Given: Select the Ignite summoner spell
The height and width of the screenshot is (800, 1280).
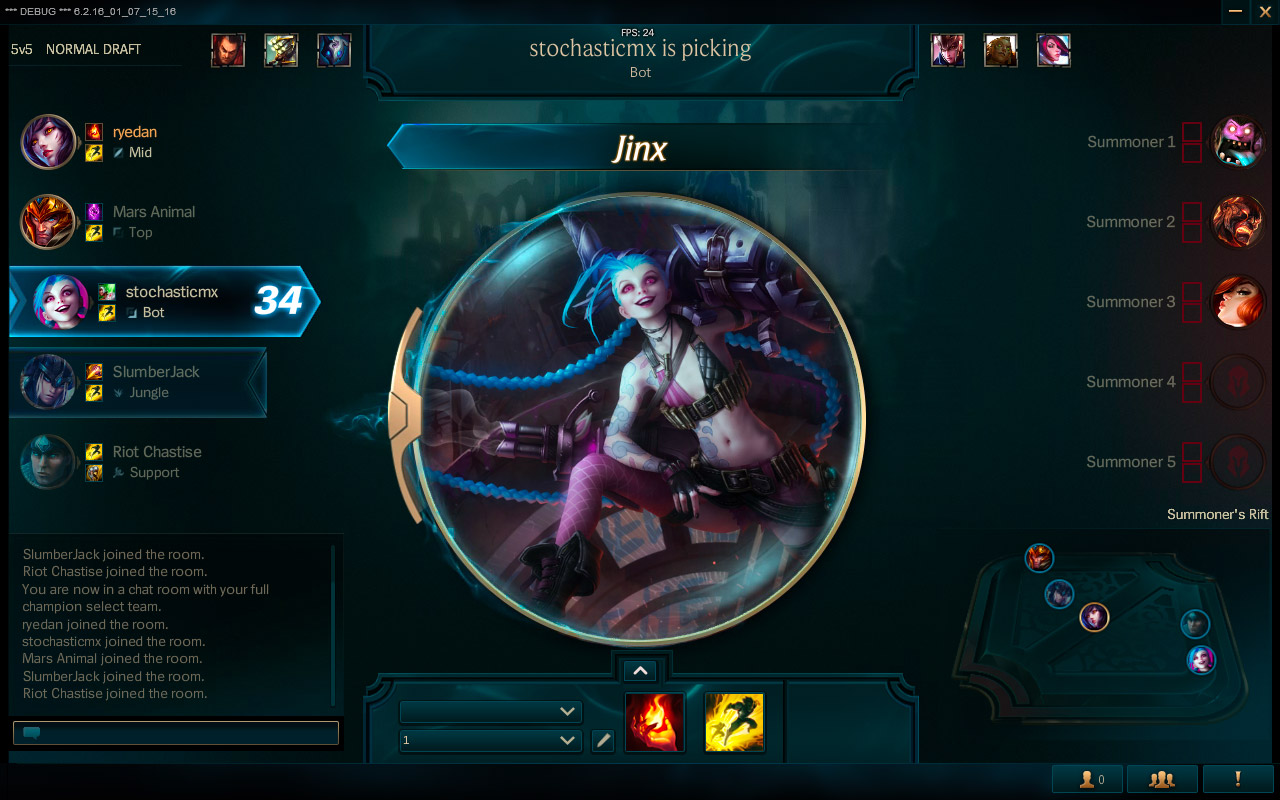Looking at the screenshot, I should (x=654, y=721).
